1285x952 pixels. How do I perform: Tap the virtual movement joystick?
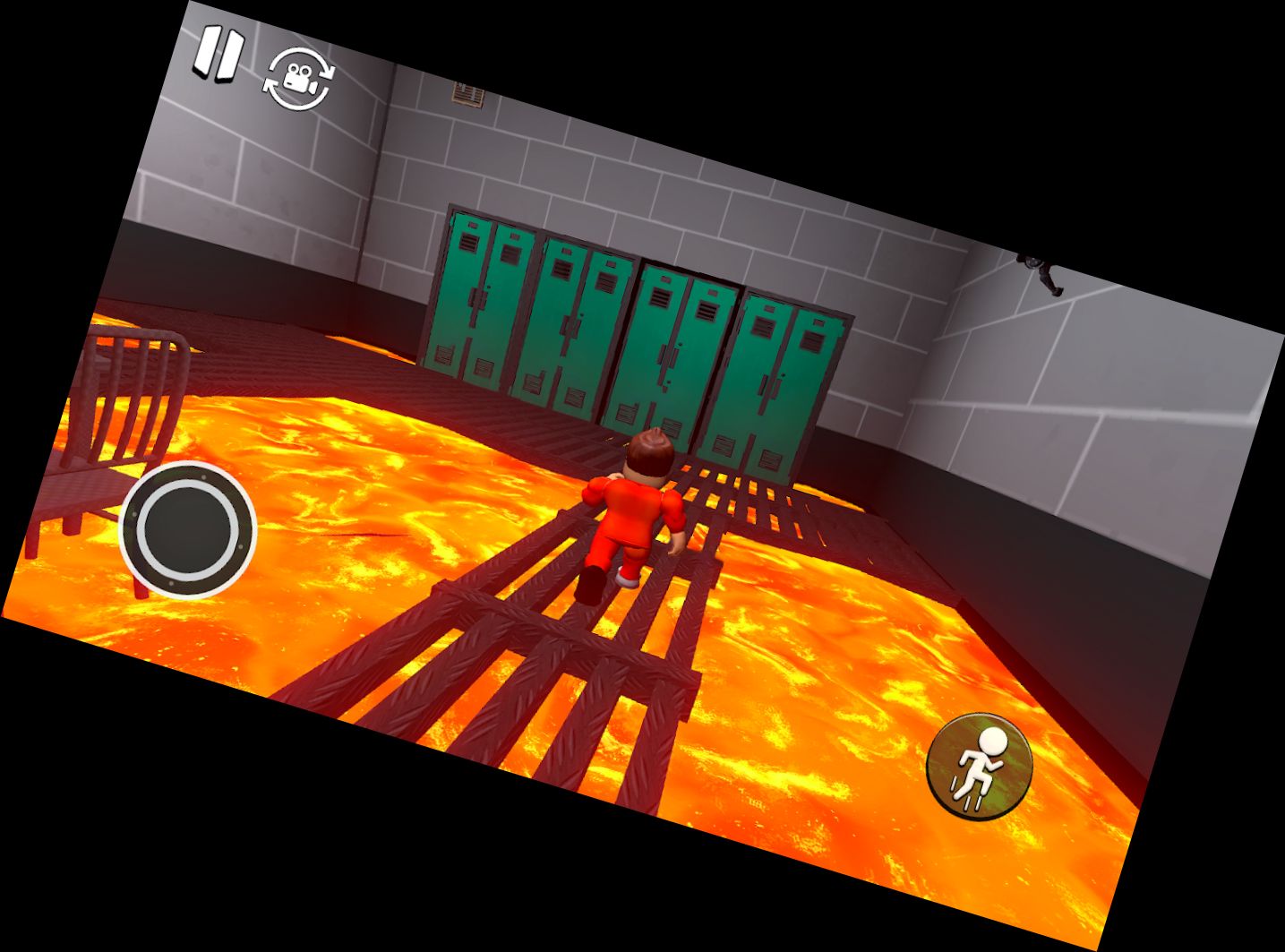coord(188,529)
